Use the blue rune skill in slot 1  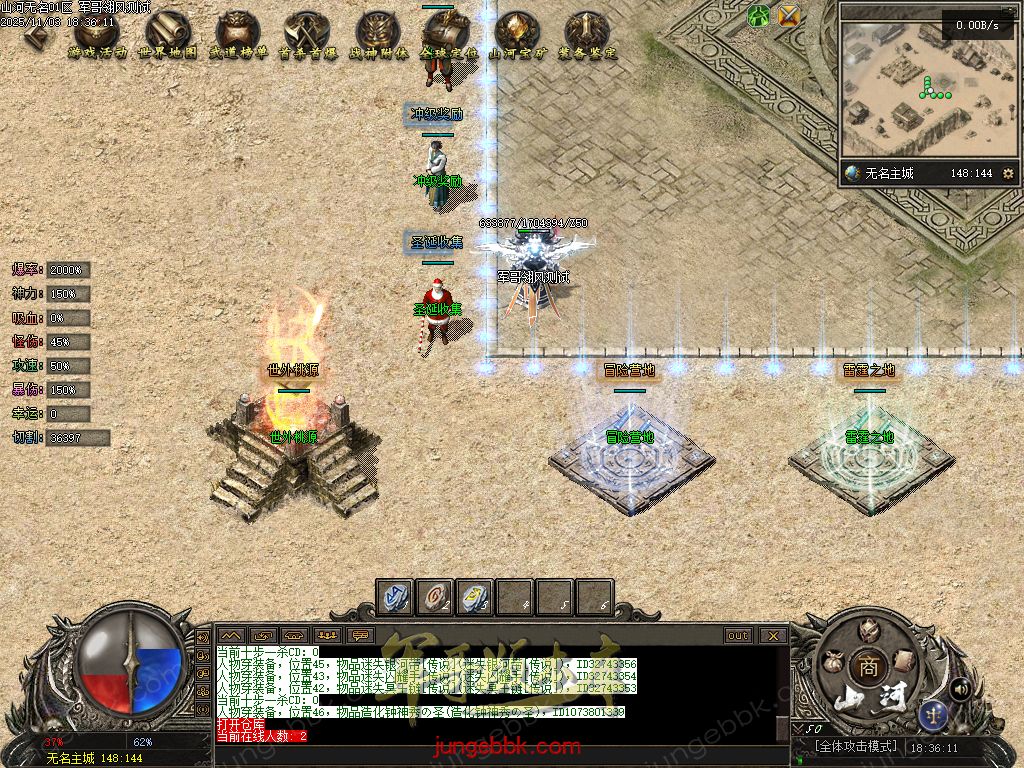point(395,596)
